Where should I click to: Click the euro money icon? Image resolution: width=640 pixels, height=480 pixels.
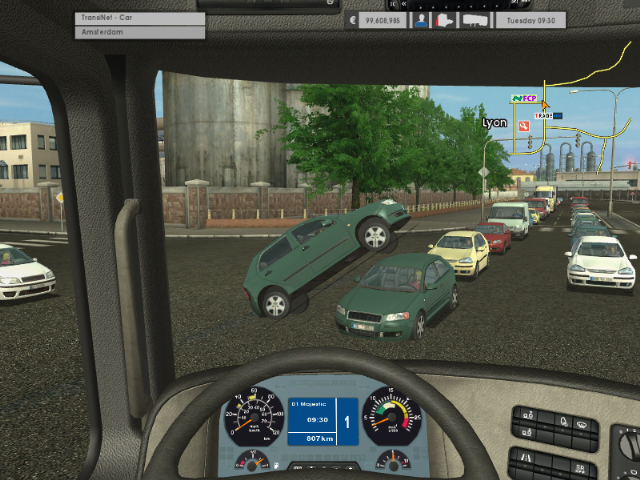(x=353, y=19)
